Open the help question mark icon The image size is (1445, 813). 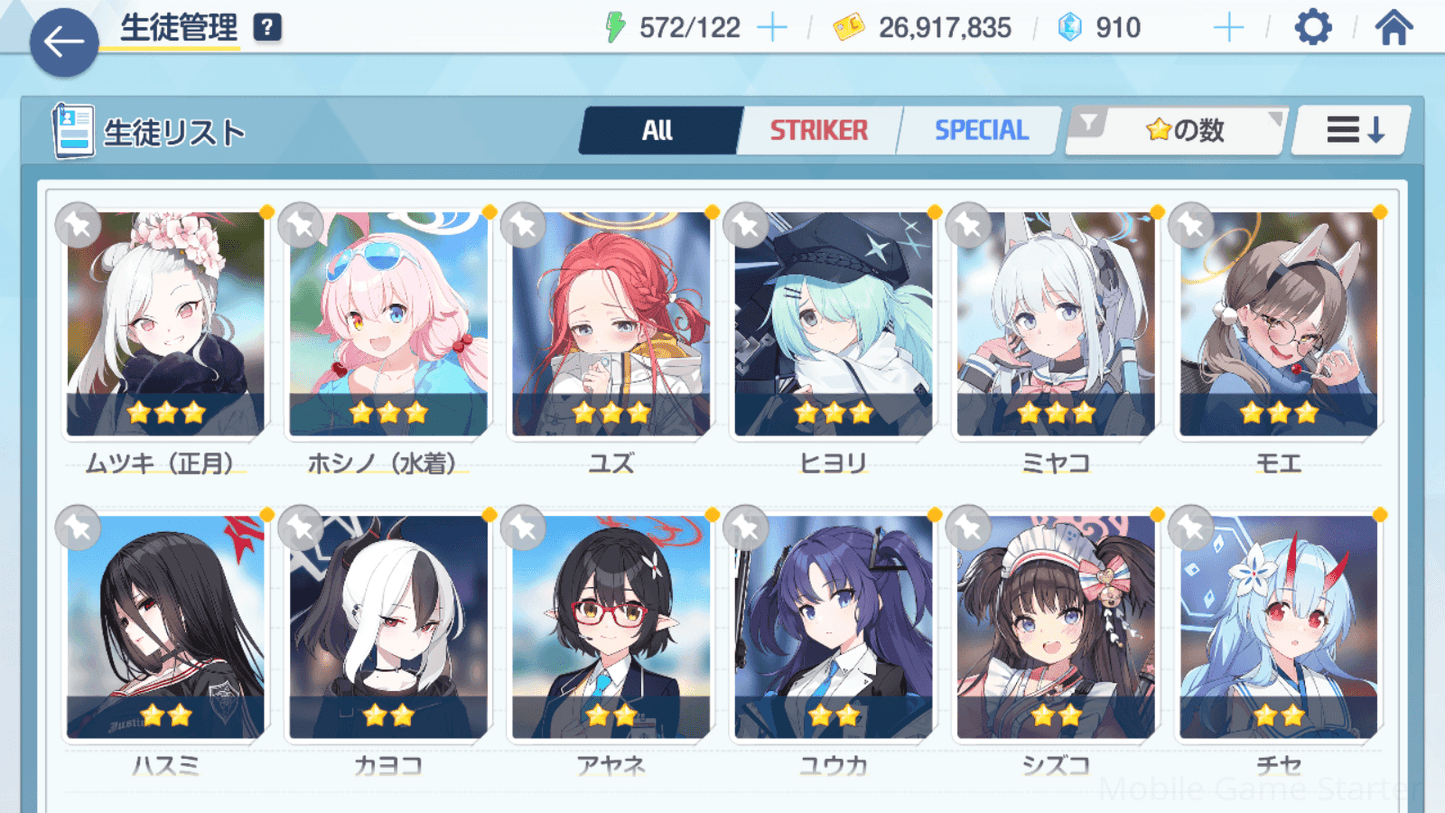point(267,28)
